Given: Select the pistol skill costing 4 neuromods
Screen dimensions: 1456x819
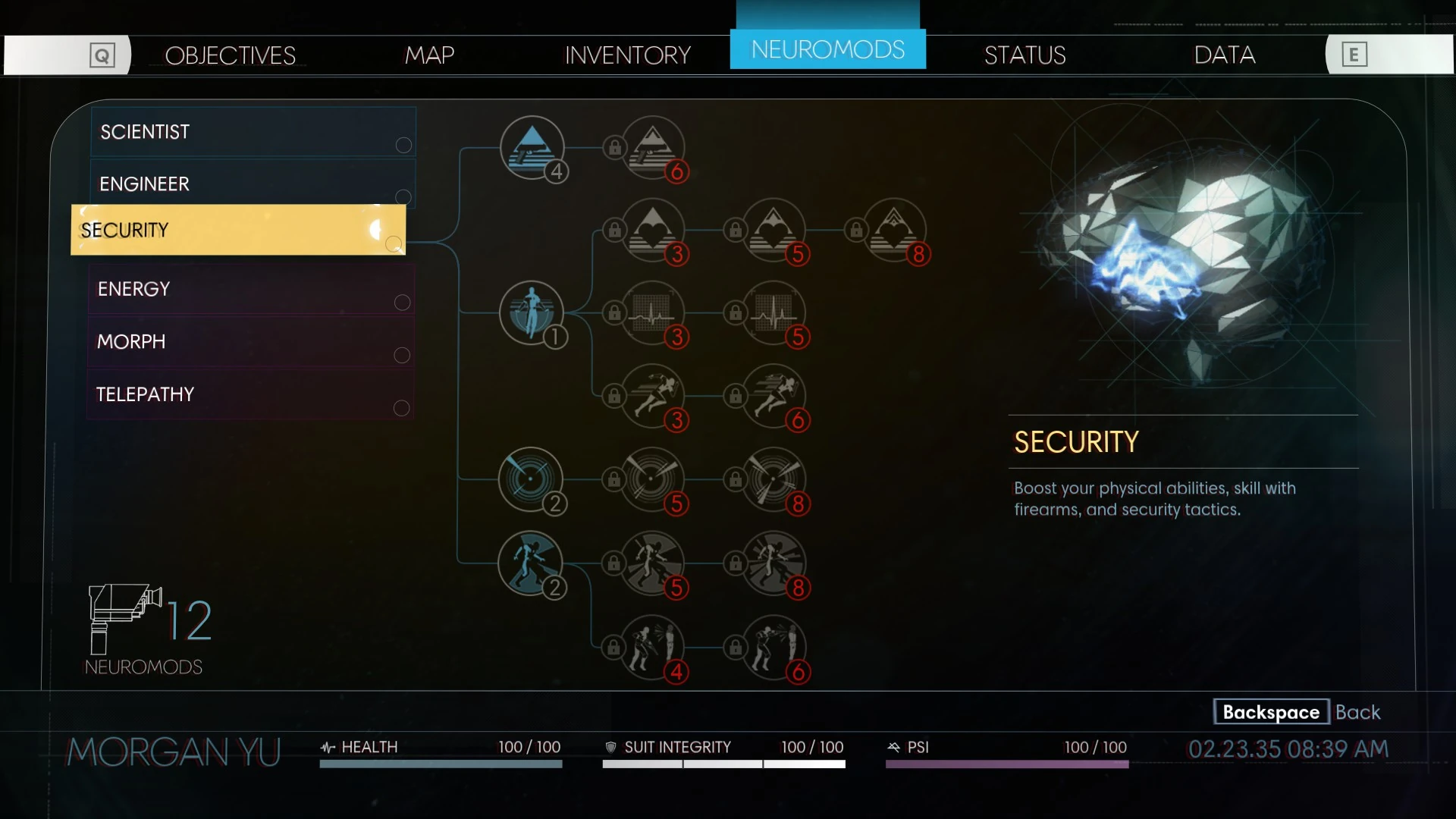Looking at the screenshot, I should [532, 147].
